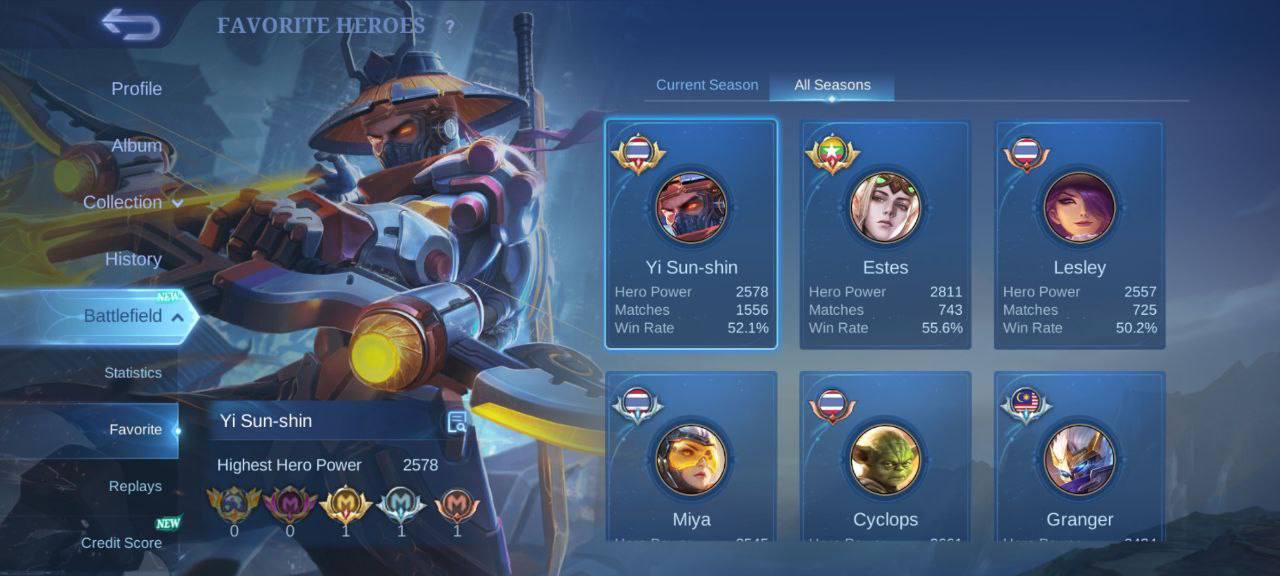This screenshot has width=1280, height=576.
Task: Open the History section
Action: 133,259
